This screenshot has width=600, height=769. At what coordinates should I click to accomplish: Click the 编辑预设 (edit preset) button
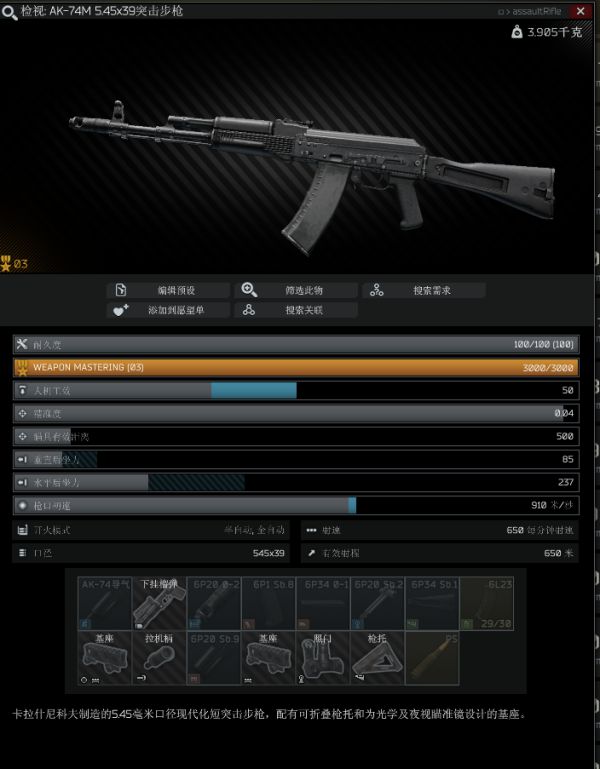(x=169, y=290)
